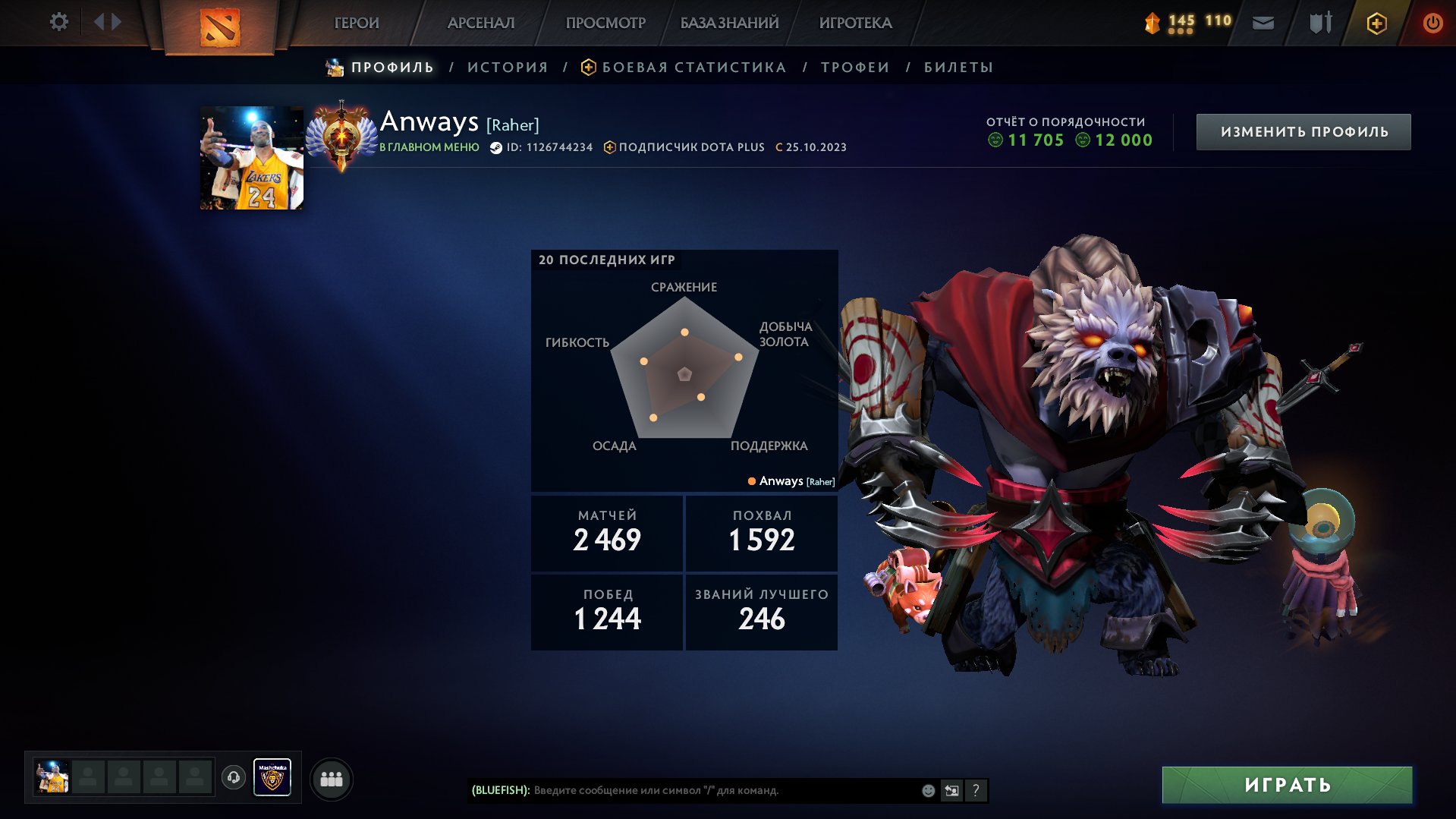Viewport: 1456px width, 819px height.
Task: Click the ИЗМЕНИТЬ ПРОФИЛЬ button
Action: click(x=1303, y=131)
